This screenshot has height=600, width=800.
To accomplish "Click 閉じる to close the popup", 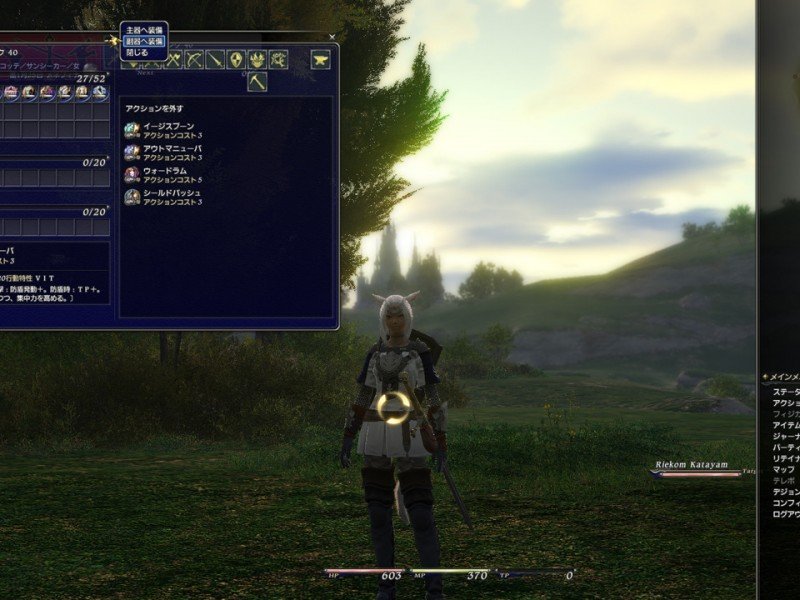I will pos(138,52).
